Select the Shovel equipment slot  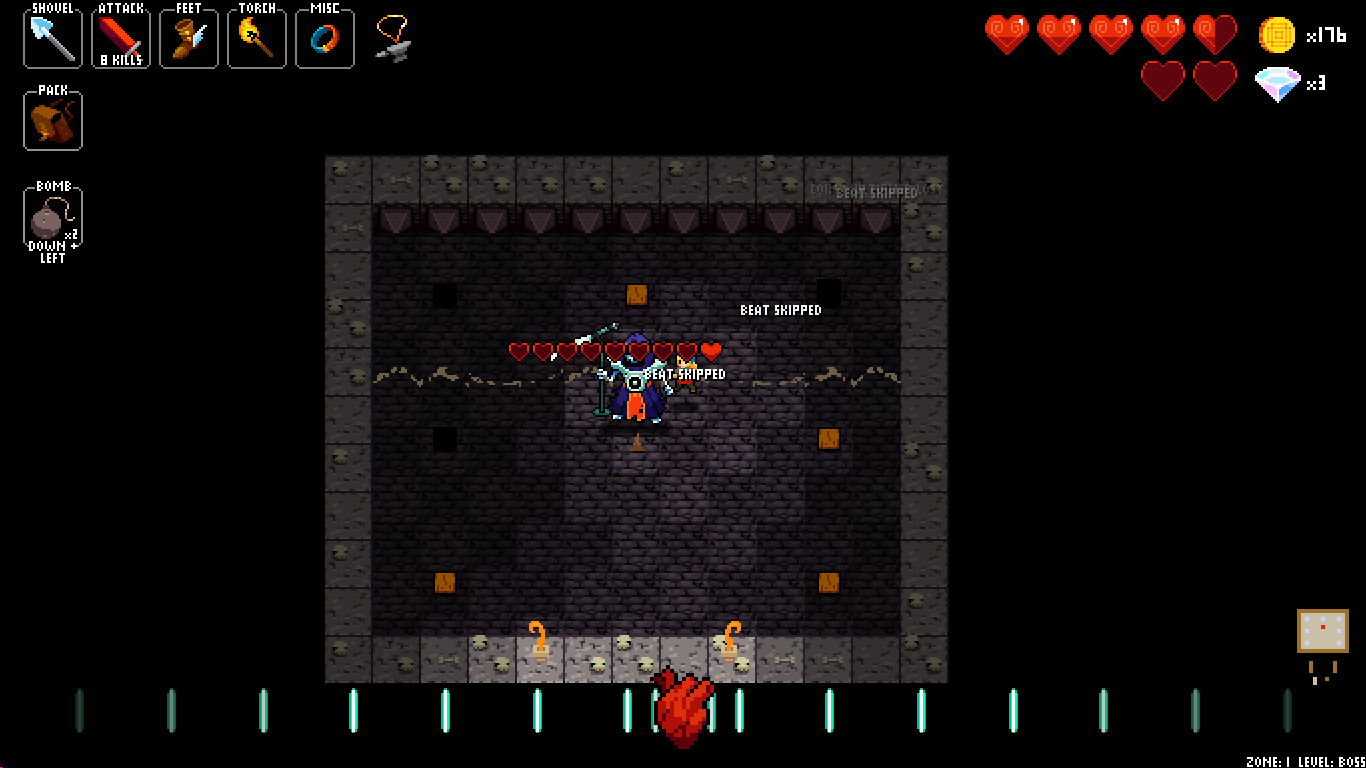(53, 38)
